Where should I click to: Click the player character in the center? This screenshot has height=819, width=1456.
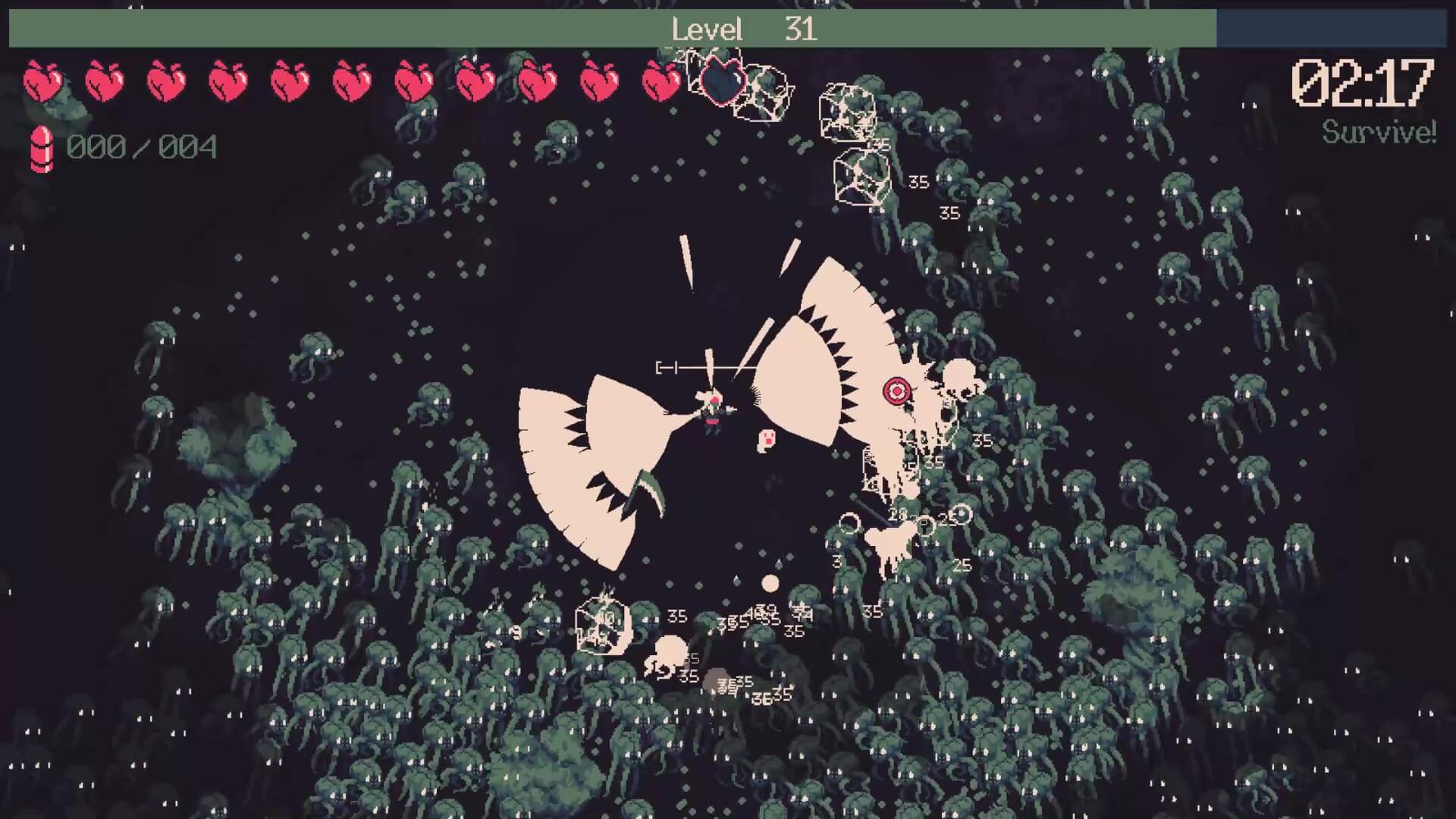711,413
